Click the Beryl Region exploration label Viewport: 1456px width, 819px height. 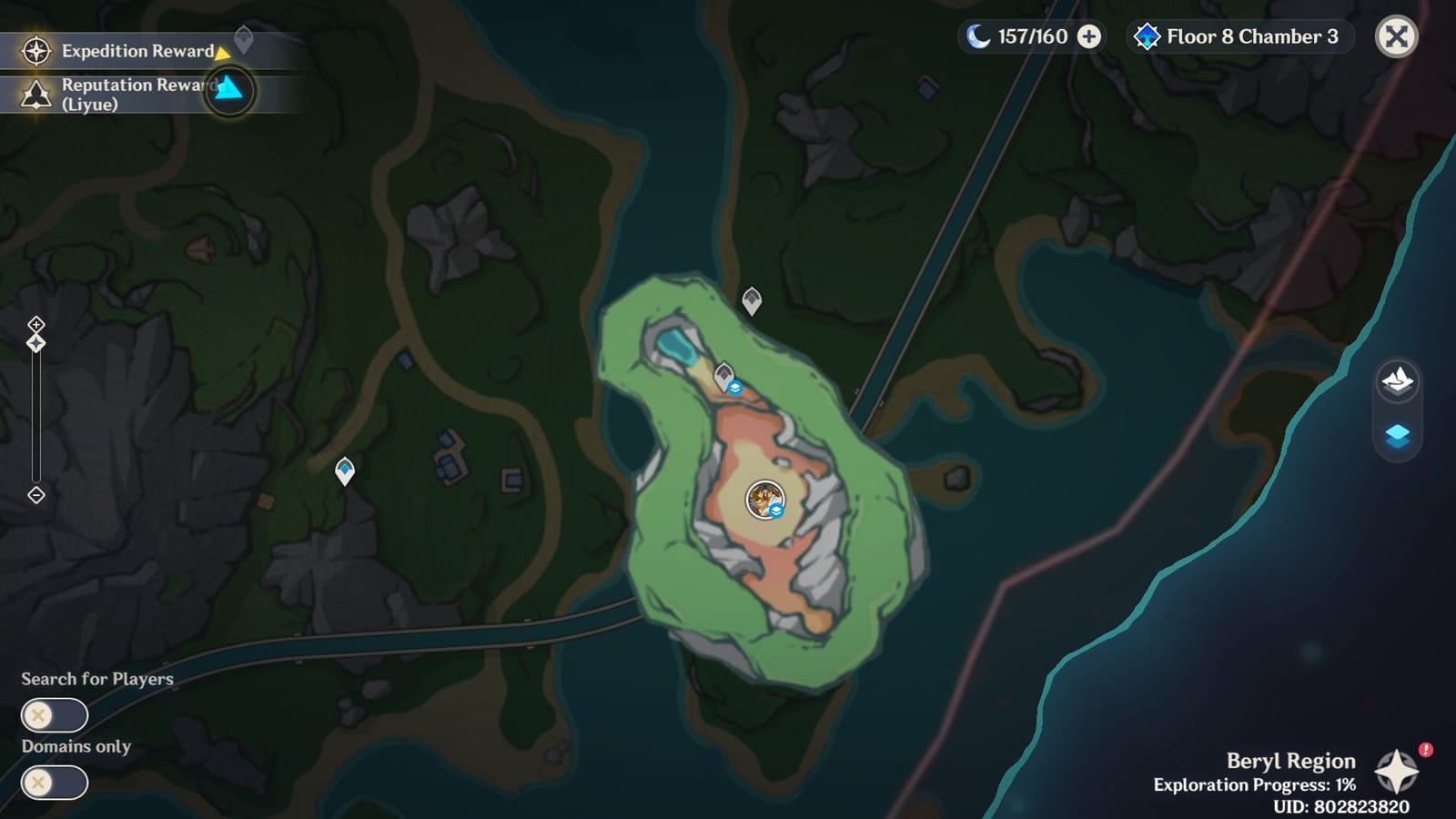click(x=1294, y=761)
